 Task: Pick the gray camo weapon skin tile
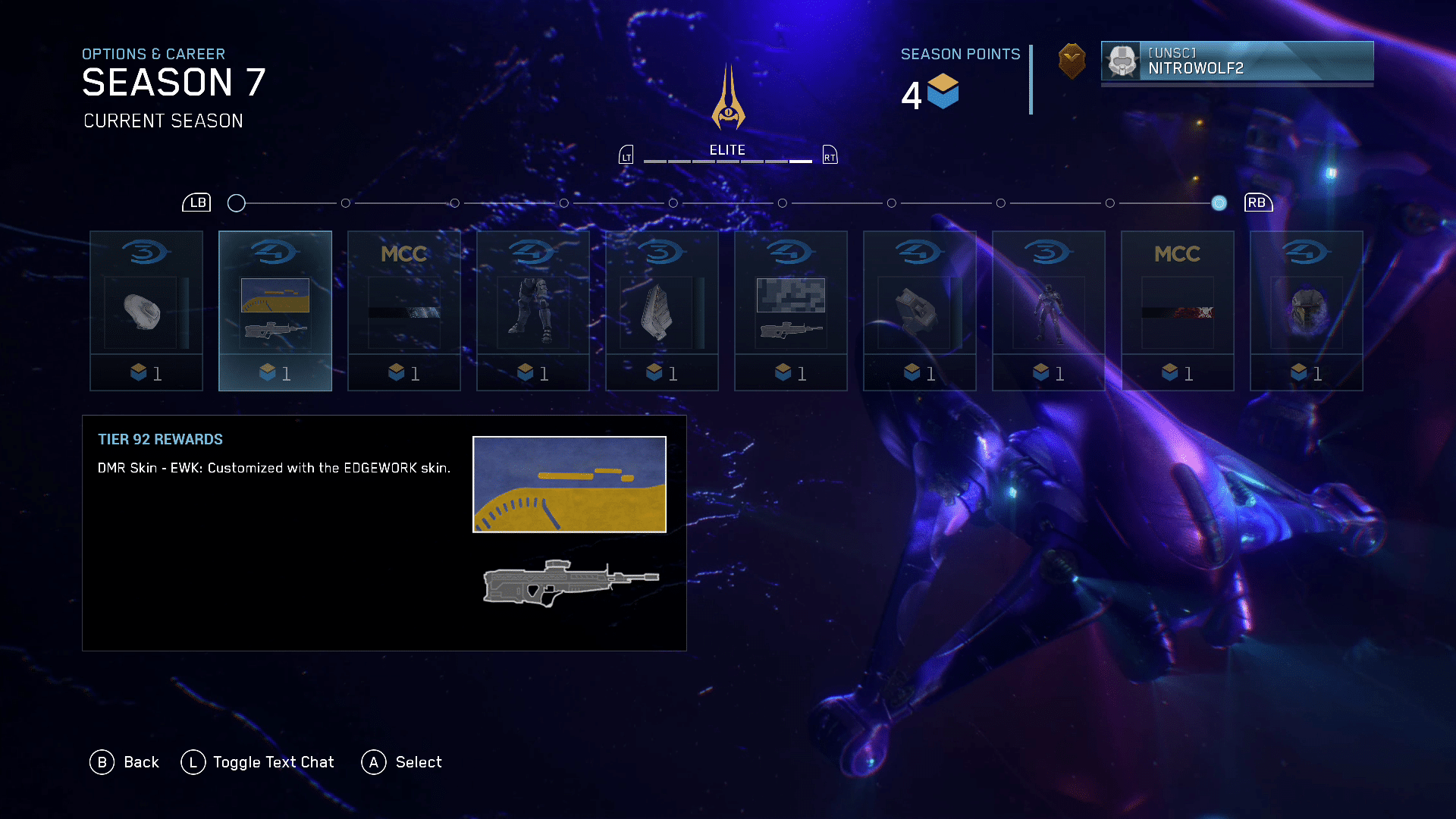coord(791,311)
